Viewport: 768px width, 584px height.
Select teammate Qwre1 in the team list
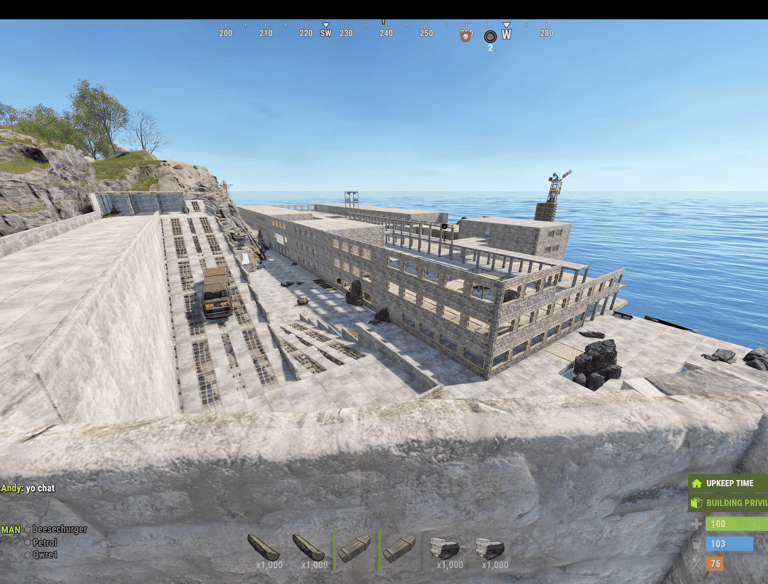44,554
